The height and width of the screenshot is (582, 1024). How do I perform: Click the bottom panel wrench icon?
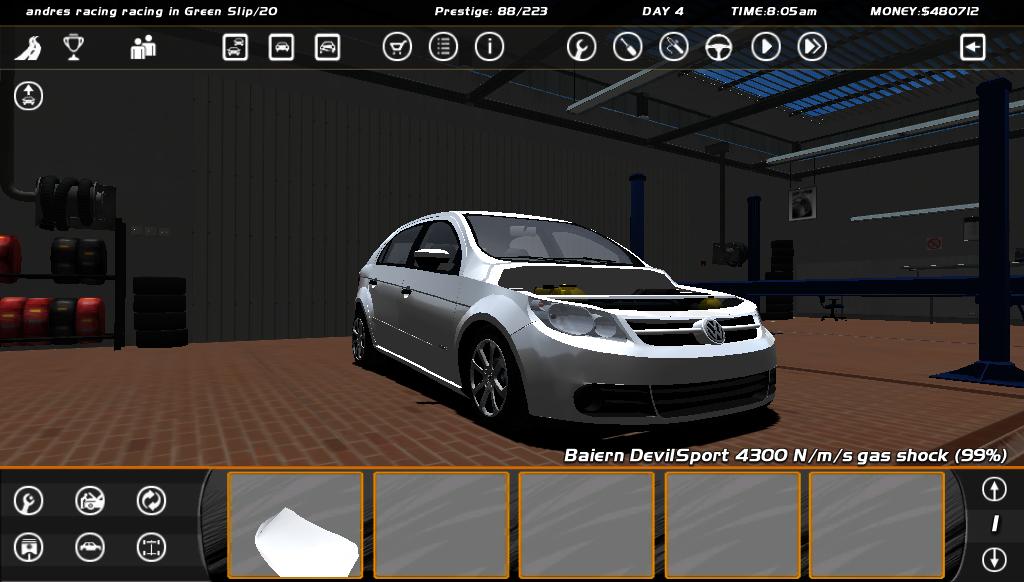[x=29, y=500]
